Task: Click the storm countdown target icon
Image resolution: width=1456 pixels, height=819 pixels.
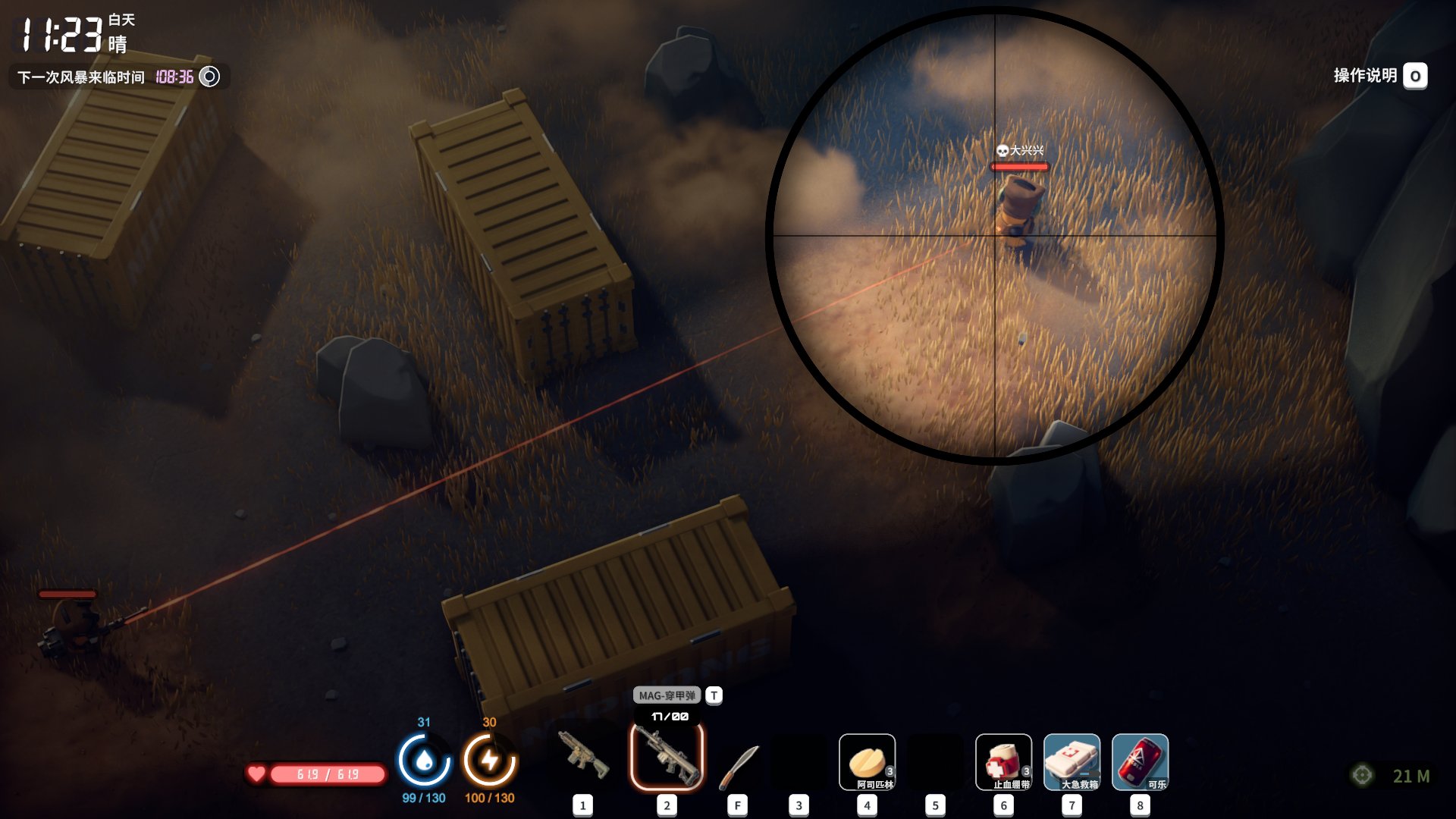Action: (x=209, y=77)
